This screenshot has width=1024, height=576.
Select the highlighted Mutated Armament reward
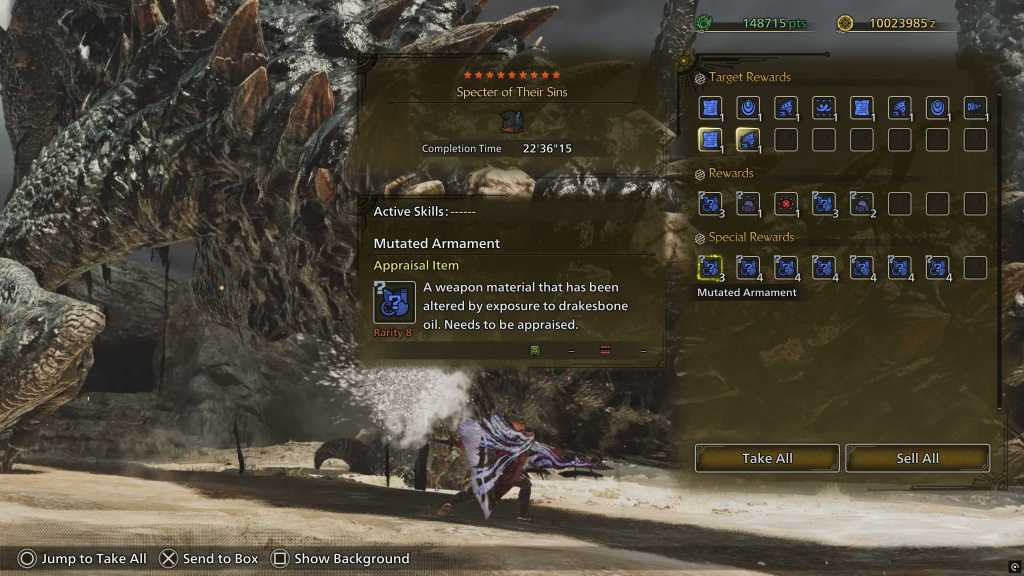tap(710, 267)
